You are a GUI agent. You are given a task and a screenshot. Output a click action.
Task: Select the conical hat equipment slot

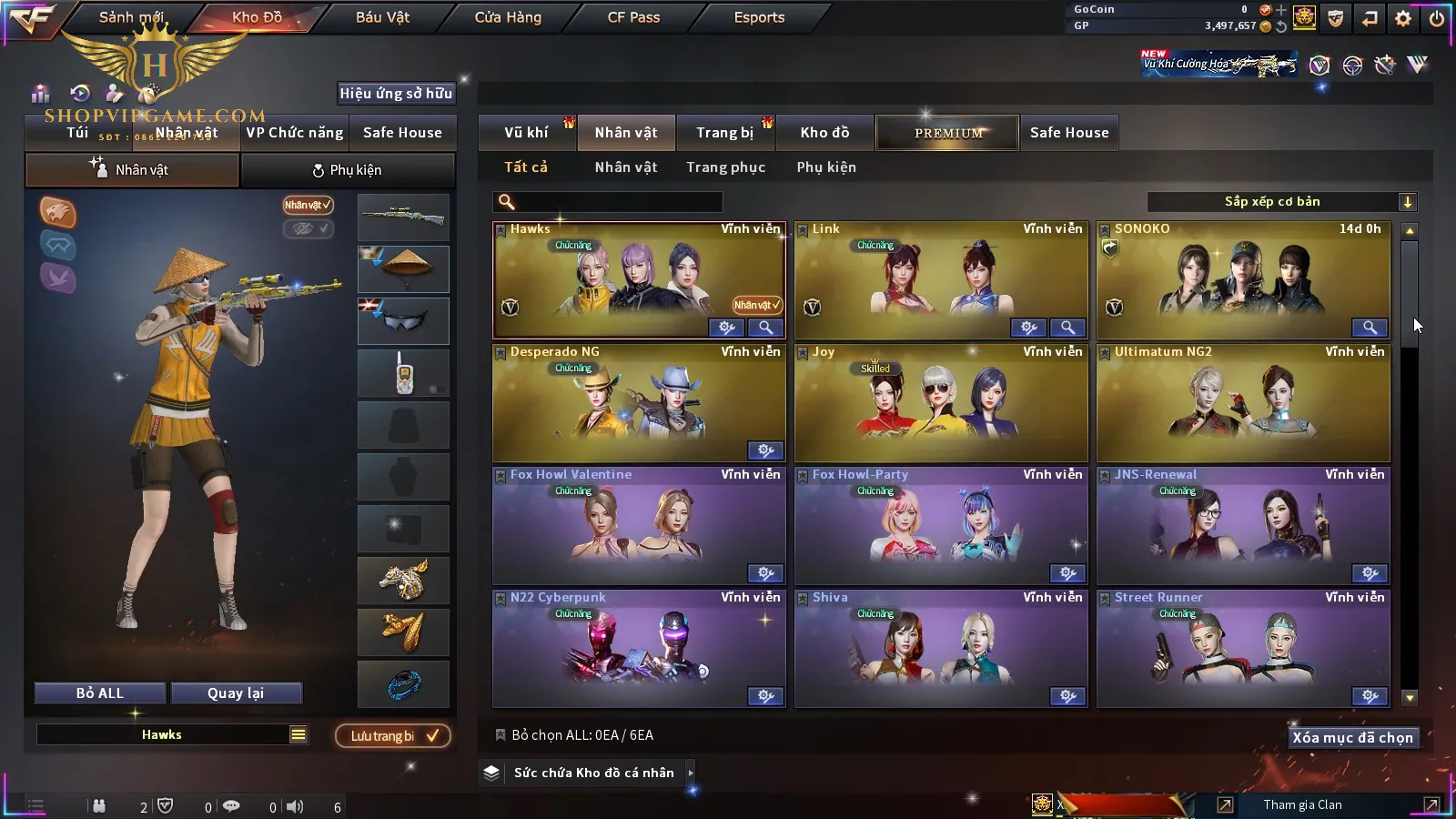pyautogui.click(x=403, y=268)
